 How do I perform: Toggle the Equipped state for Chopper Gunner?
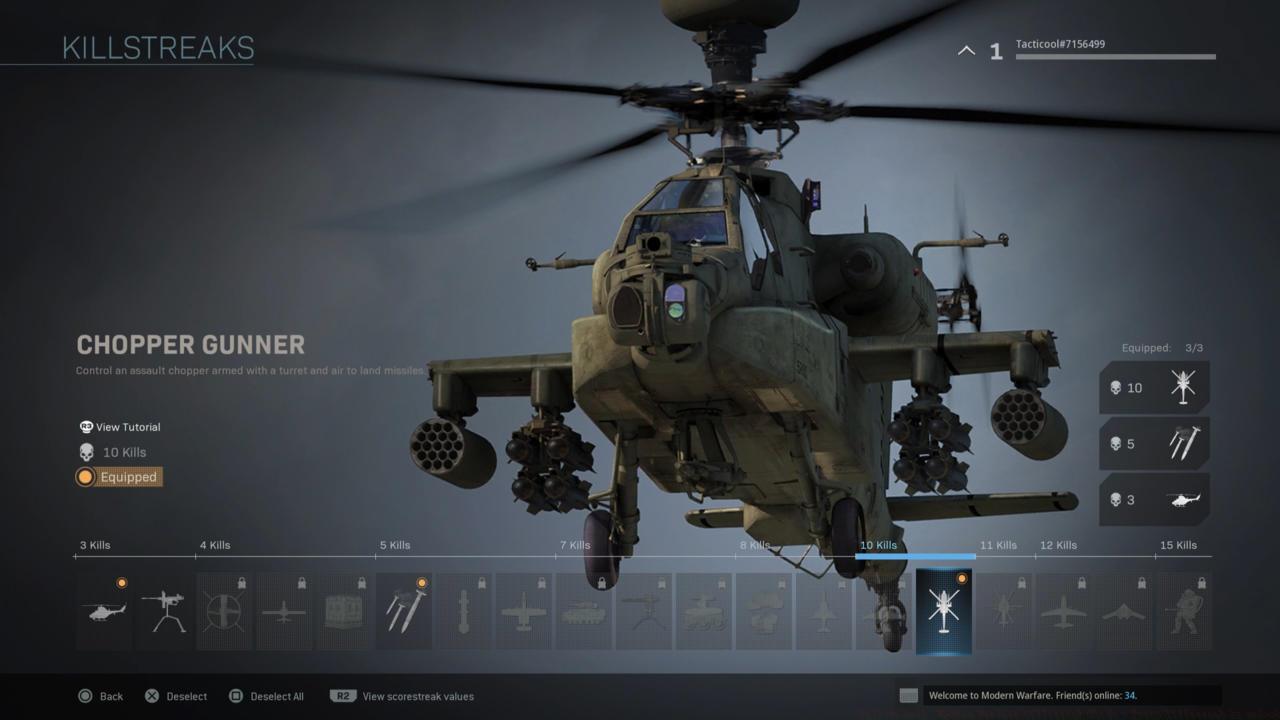click(118, 477)
